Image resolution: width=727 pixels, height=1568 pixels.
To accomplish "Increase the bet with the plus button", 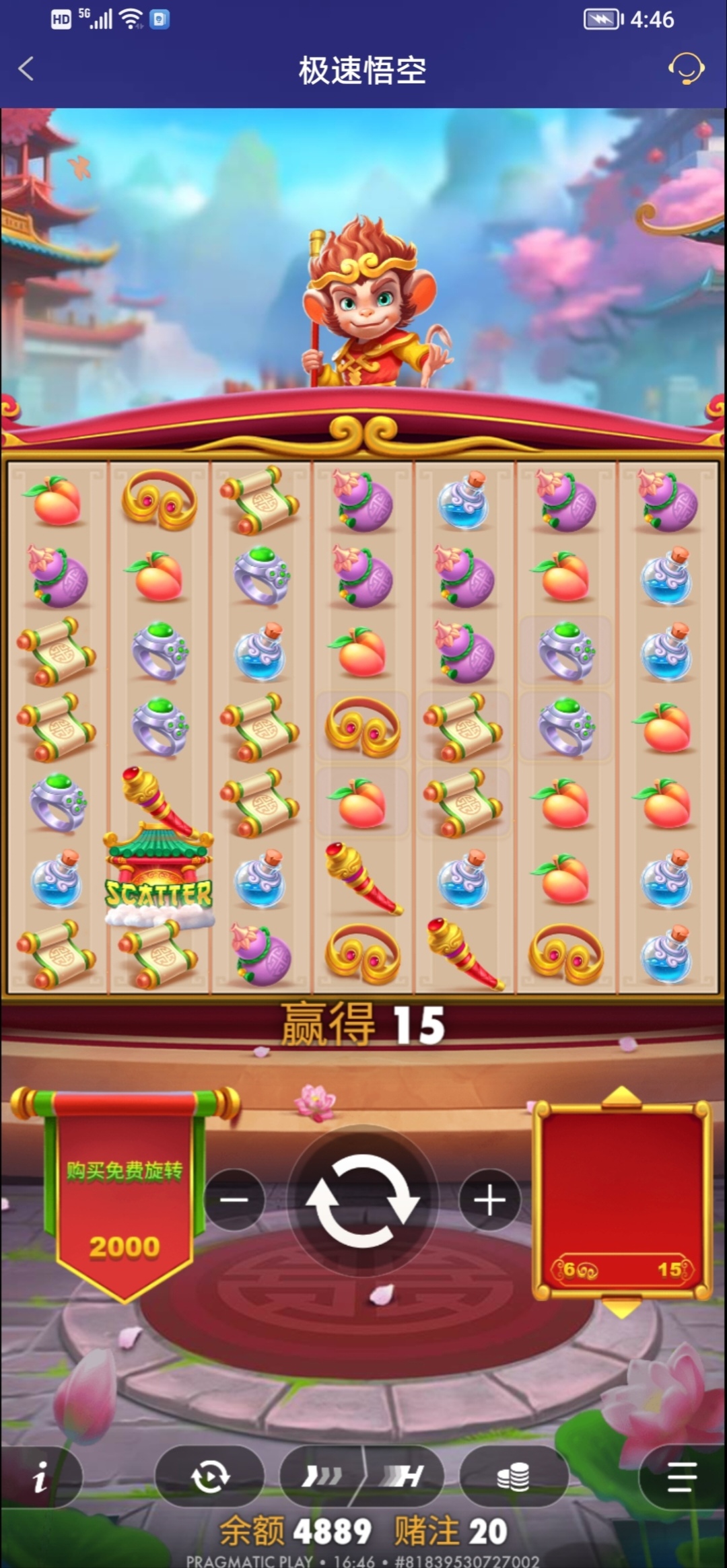I will tap(489, 1200).
